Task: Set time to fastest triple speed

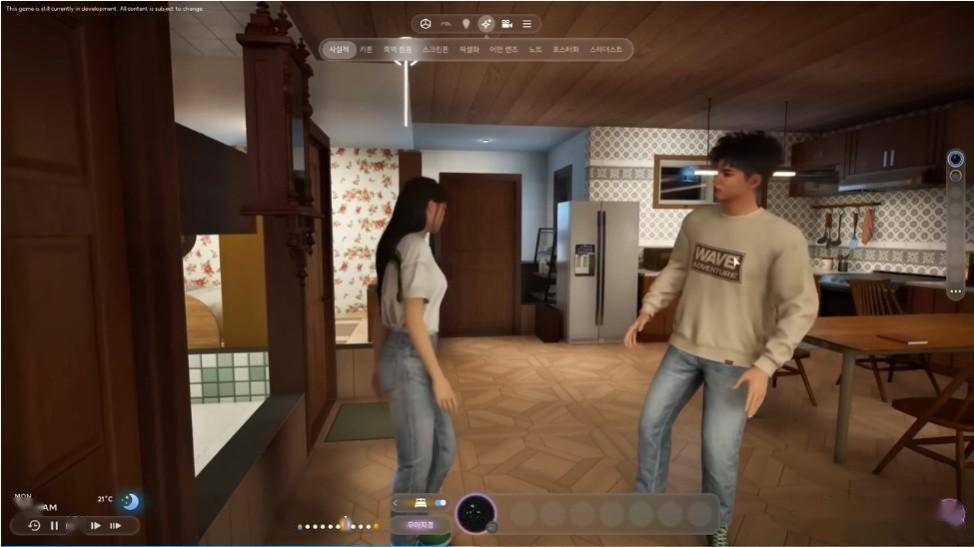Action: coord(116,525)
